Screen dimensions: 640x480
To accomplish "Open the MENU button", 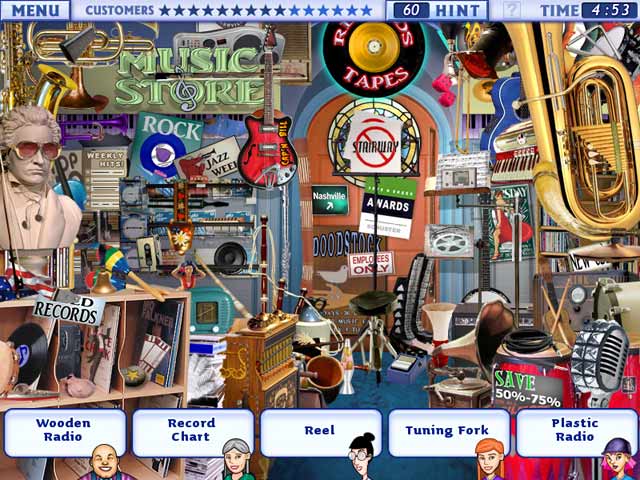I will tap(35, 10).
